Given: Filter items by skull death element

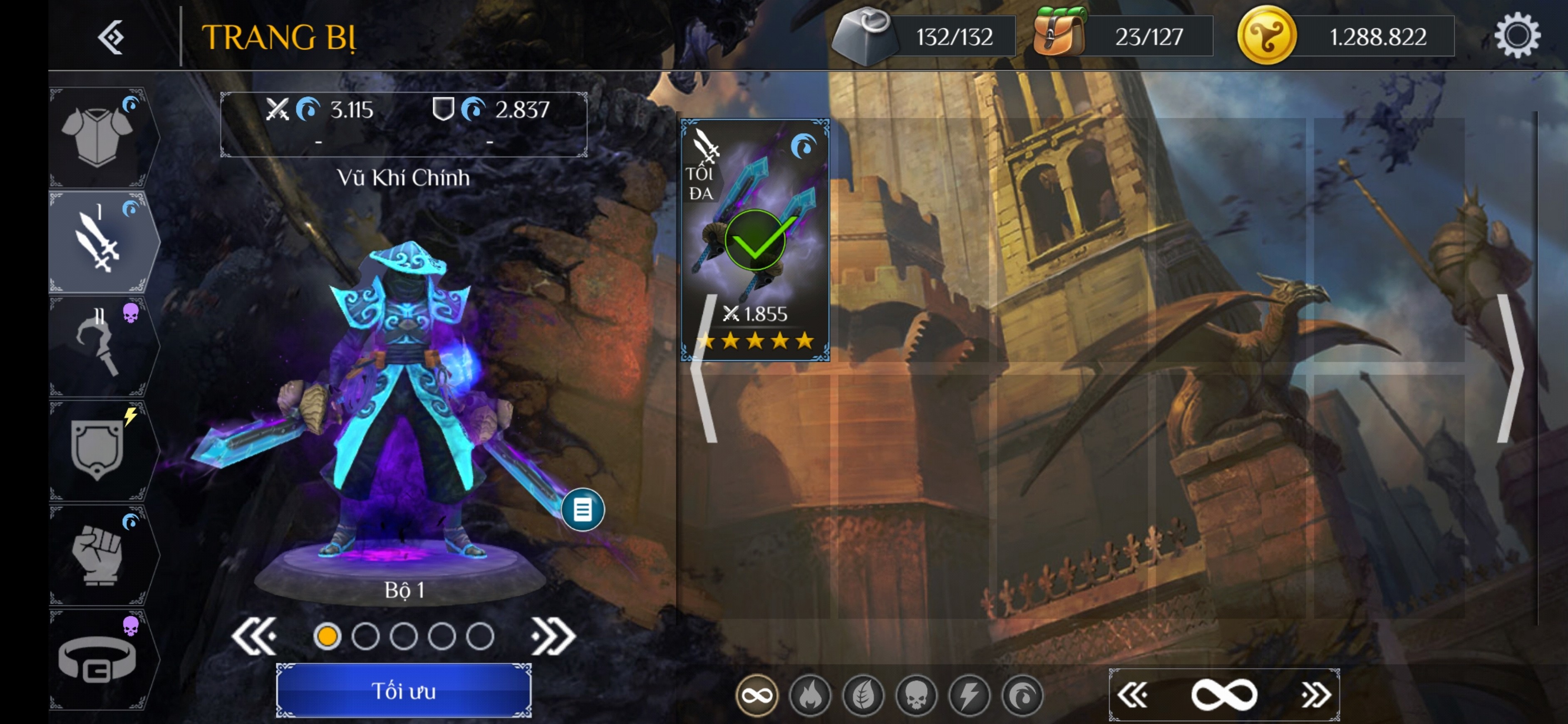Looking at the screenshot, I should pos(916,695).
